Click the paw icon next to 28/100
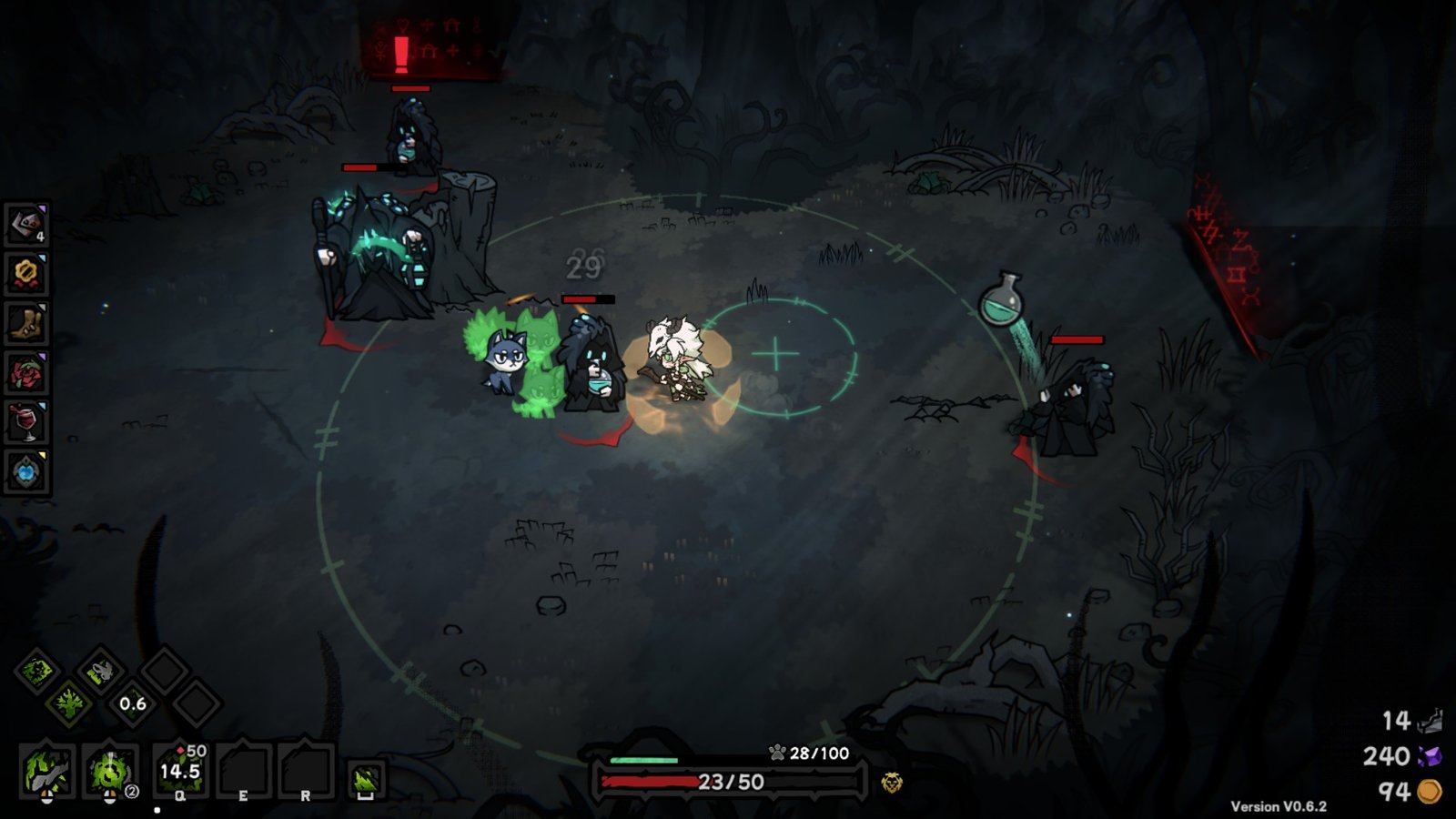Screen dimensions: 1456x819 click(x=779, y=753)
